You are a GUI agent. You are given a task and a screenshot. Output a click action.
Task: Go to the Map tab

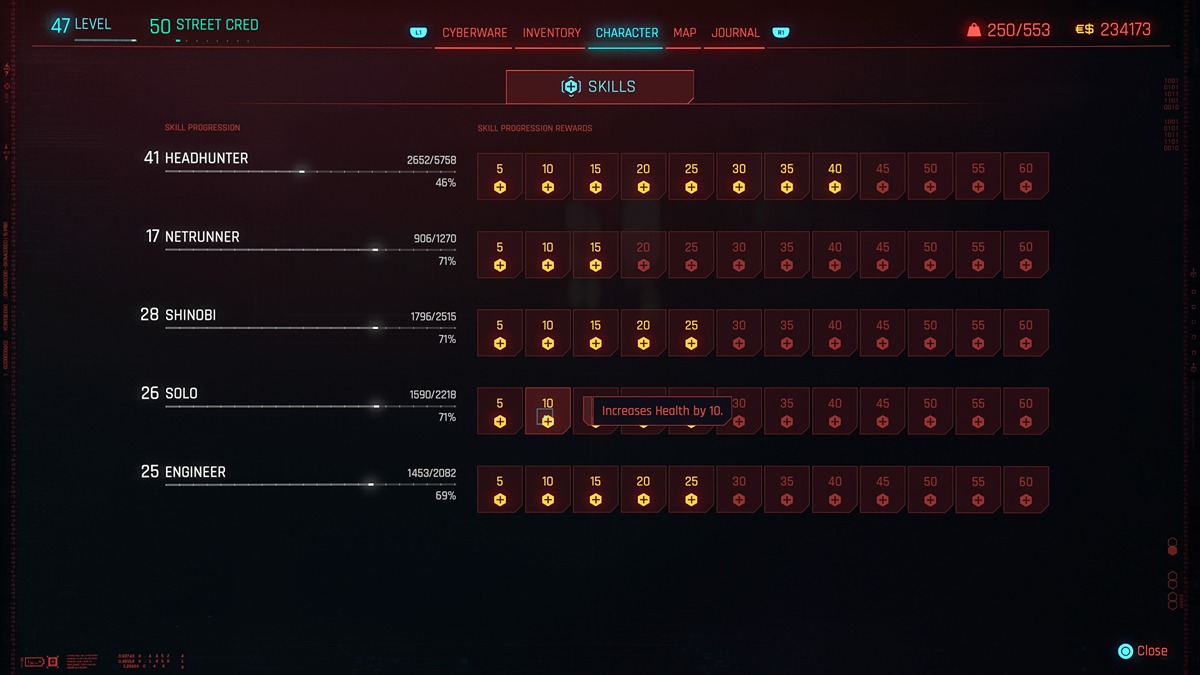(x=685, y=33)
